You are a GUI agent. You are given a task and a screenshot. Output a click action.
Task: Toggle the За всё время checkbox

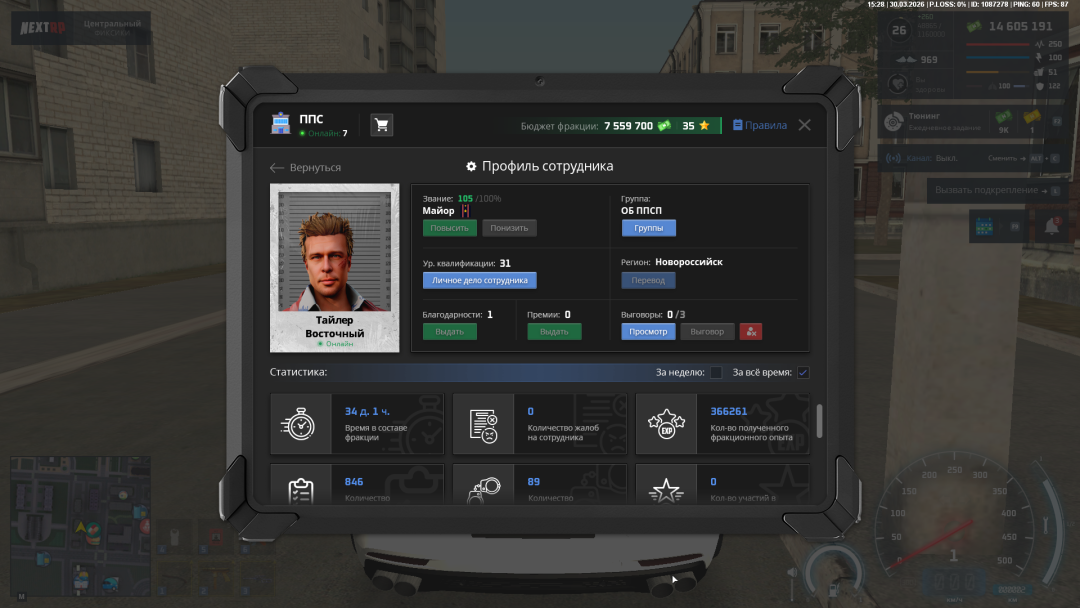coord(803,373)
